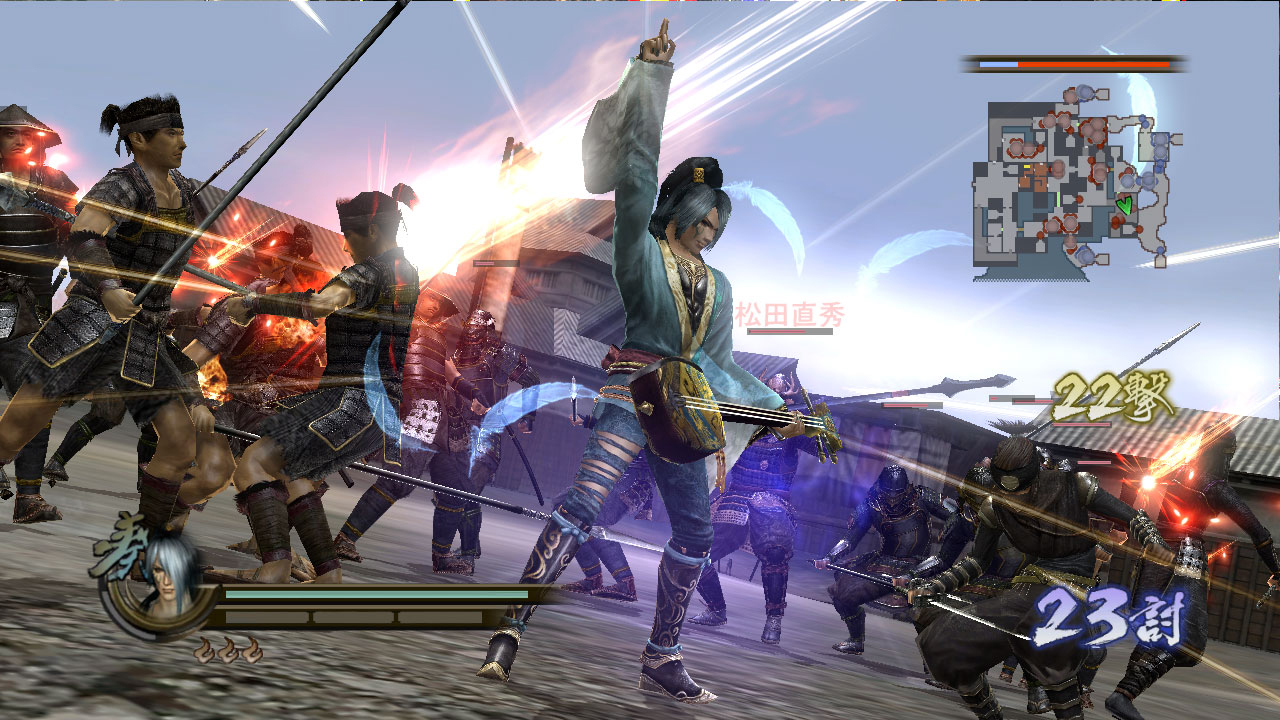Click the third flame charge icon
The width and height of the screenshot is (1280, 720).
(x=250, y=651)
